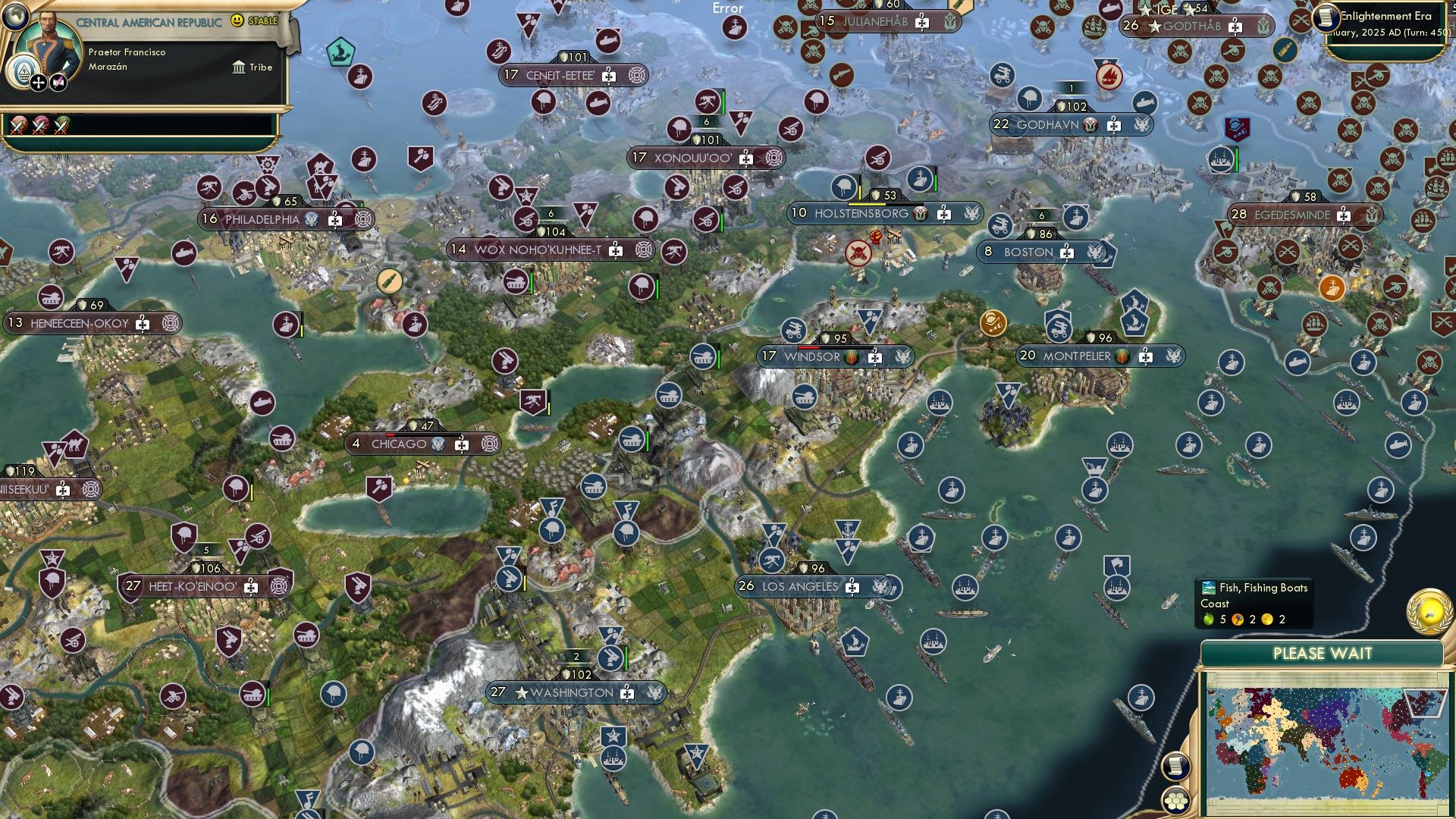Screen dimensions: 1456x819
Task: Click the Tribe government icon in leader panel
Action: pyautogui.click(x=239, y=67)
